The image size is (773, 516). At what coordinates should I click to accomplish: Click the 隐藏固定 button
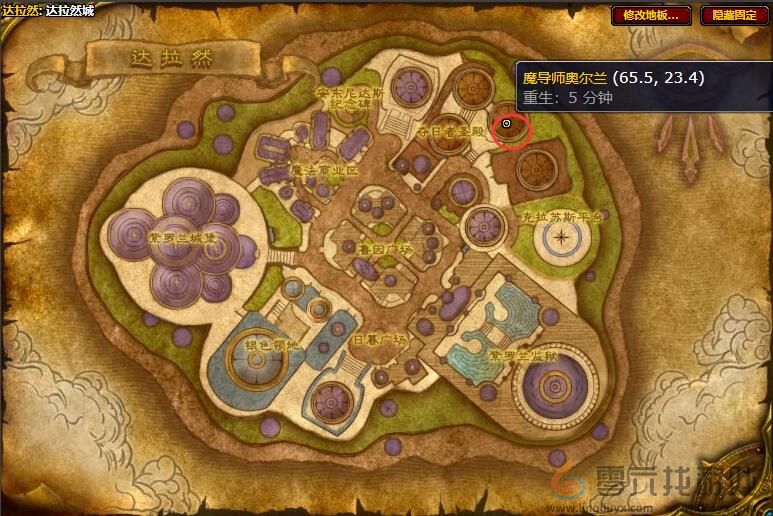tap(733, 15)
